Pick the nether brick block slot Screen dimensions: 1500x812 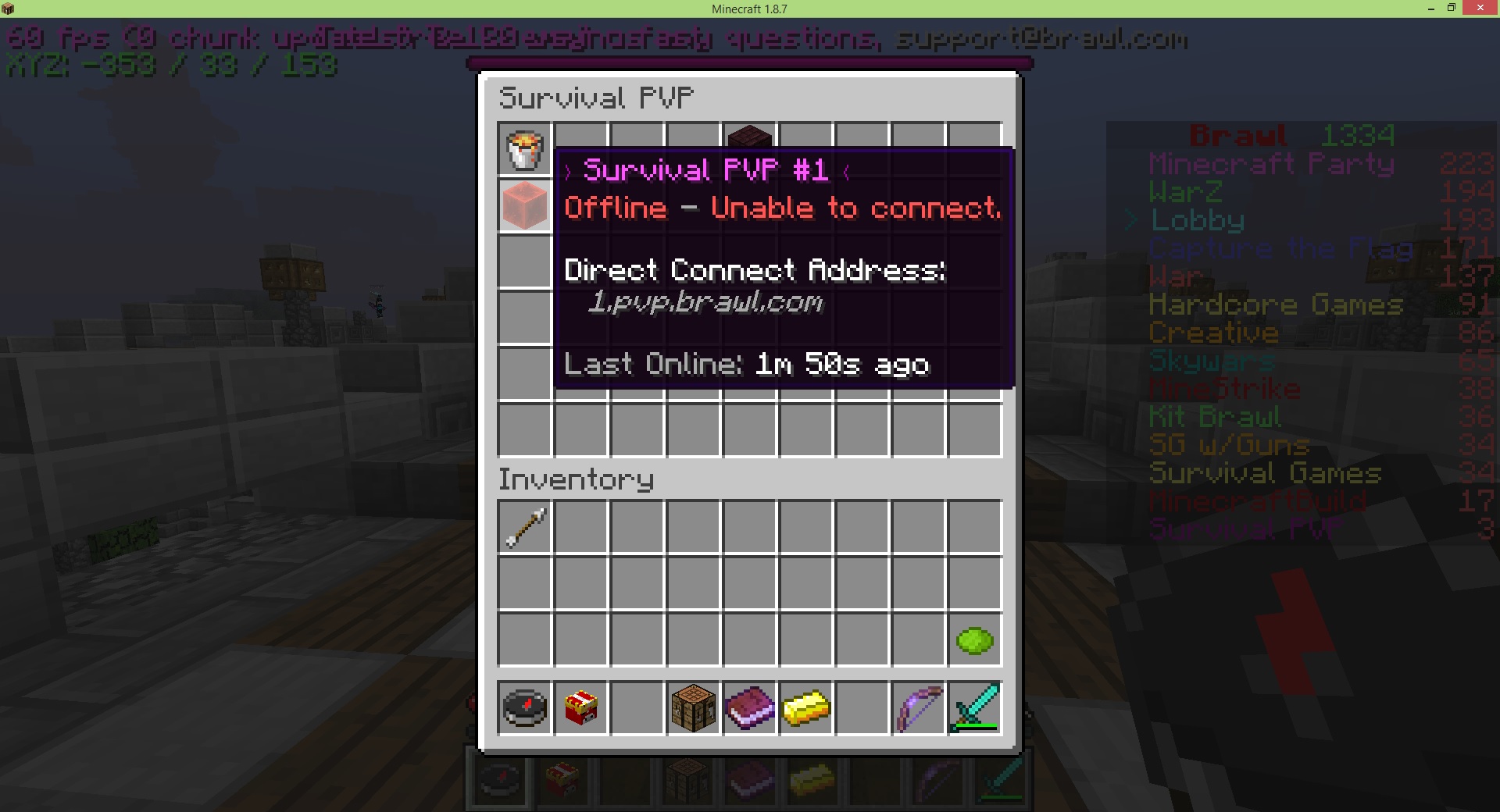click(749, 136)
